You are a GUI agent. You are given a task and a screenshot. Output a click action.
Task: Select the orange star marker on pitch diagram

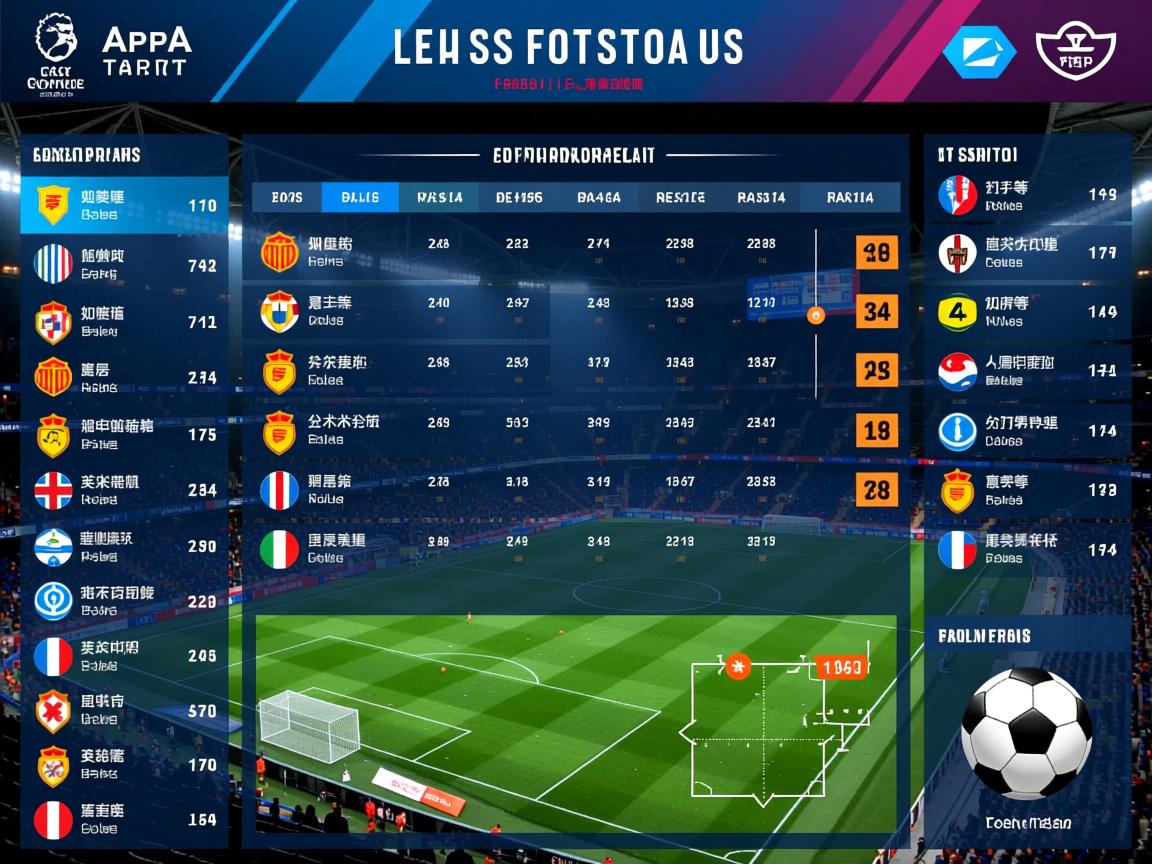[738, 665]
